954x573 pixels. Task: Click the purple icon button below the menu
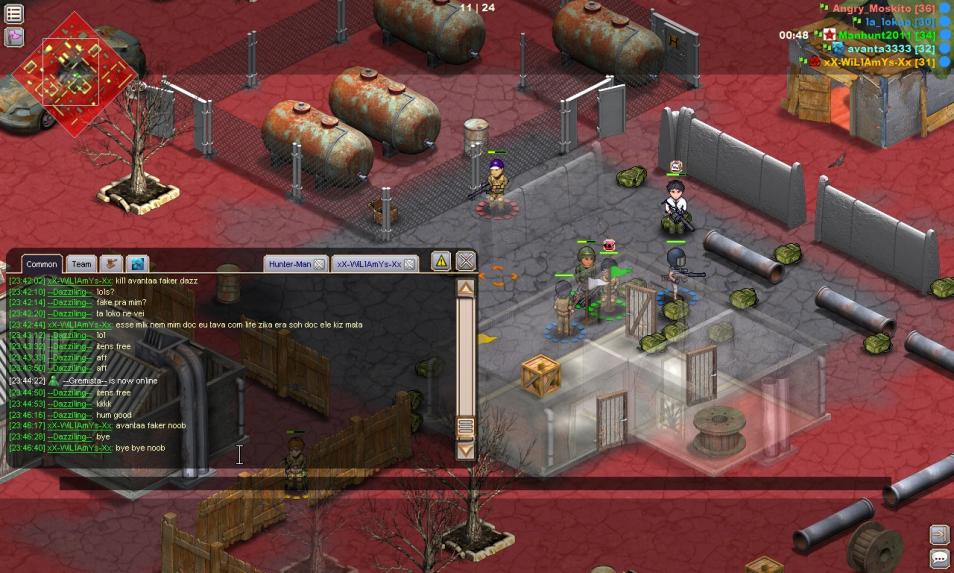tap(15, 37)
